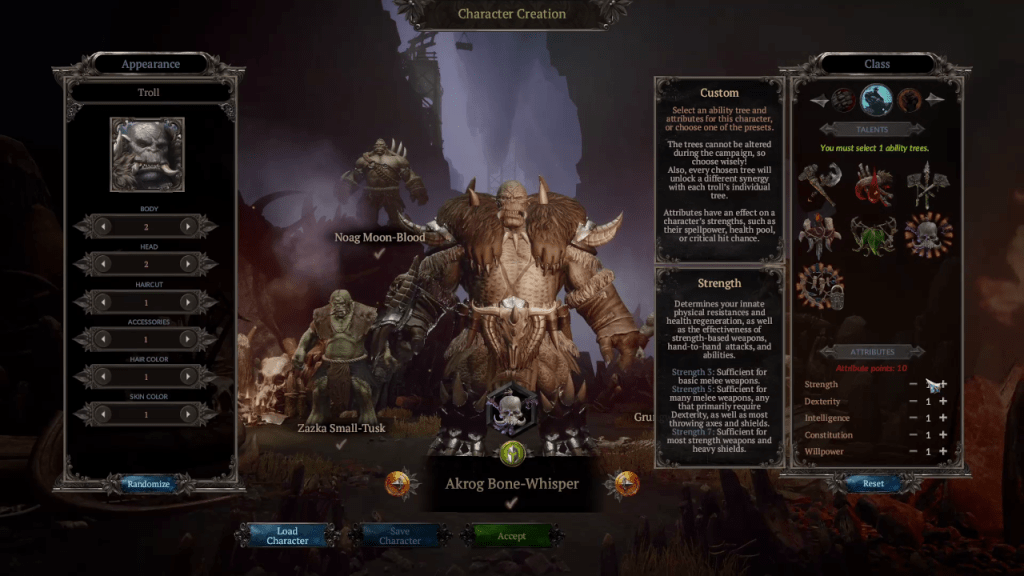Viewport: 1024px width, 576px height.
Task: Randomize the troll's appearance
Action: tap(148, 484)
